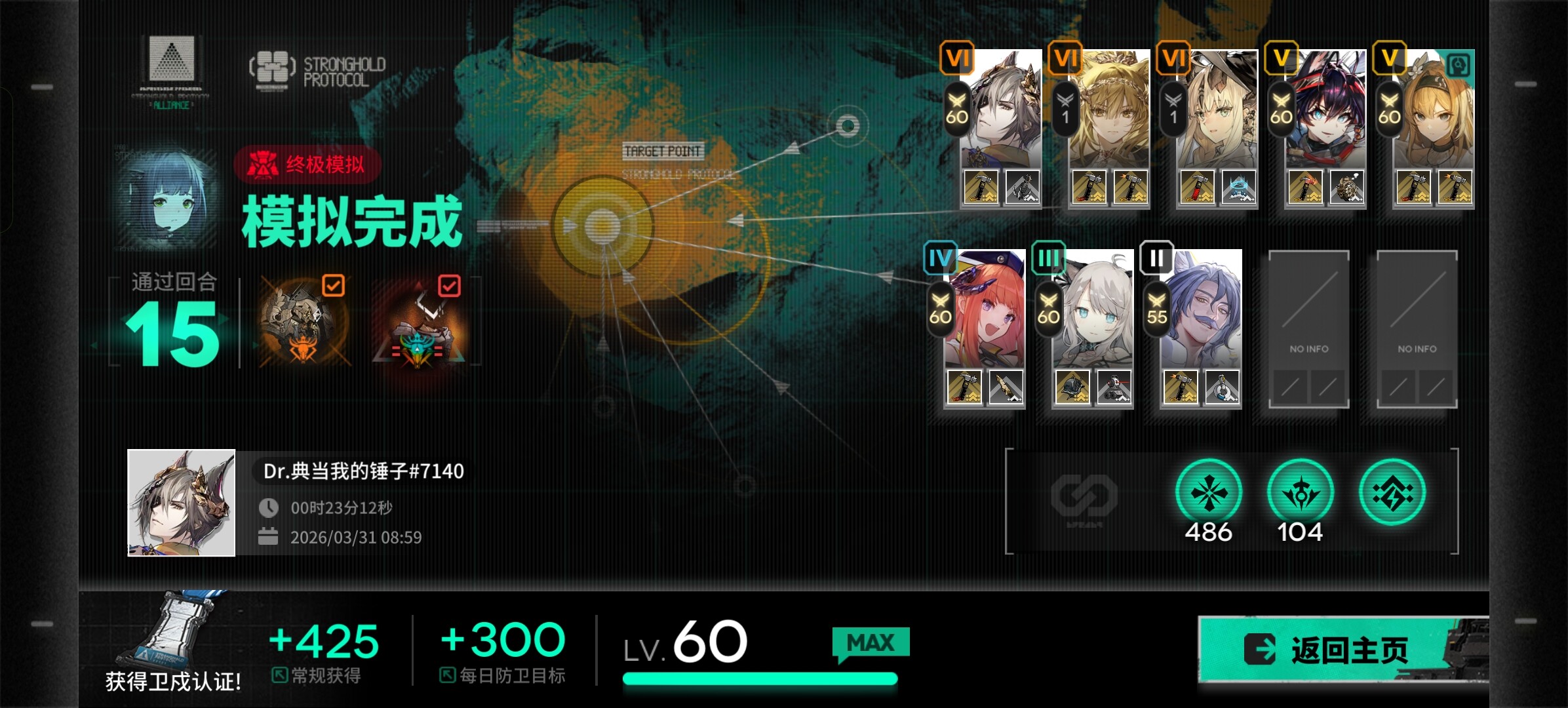Open the 每日防卫目标 reward details link

503,675
